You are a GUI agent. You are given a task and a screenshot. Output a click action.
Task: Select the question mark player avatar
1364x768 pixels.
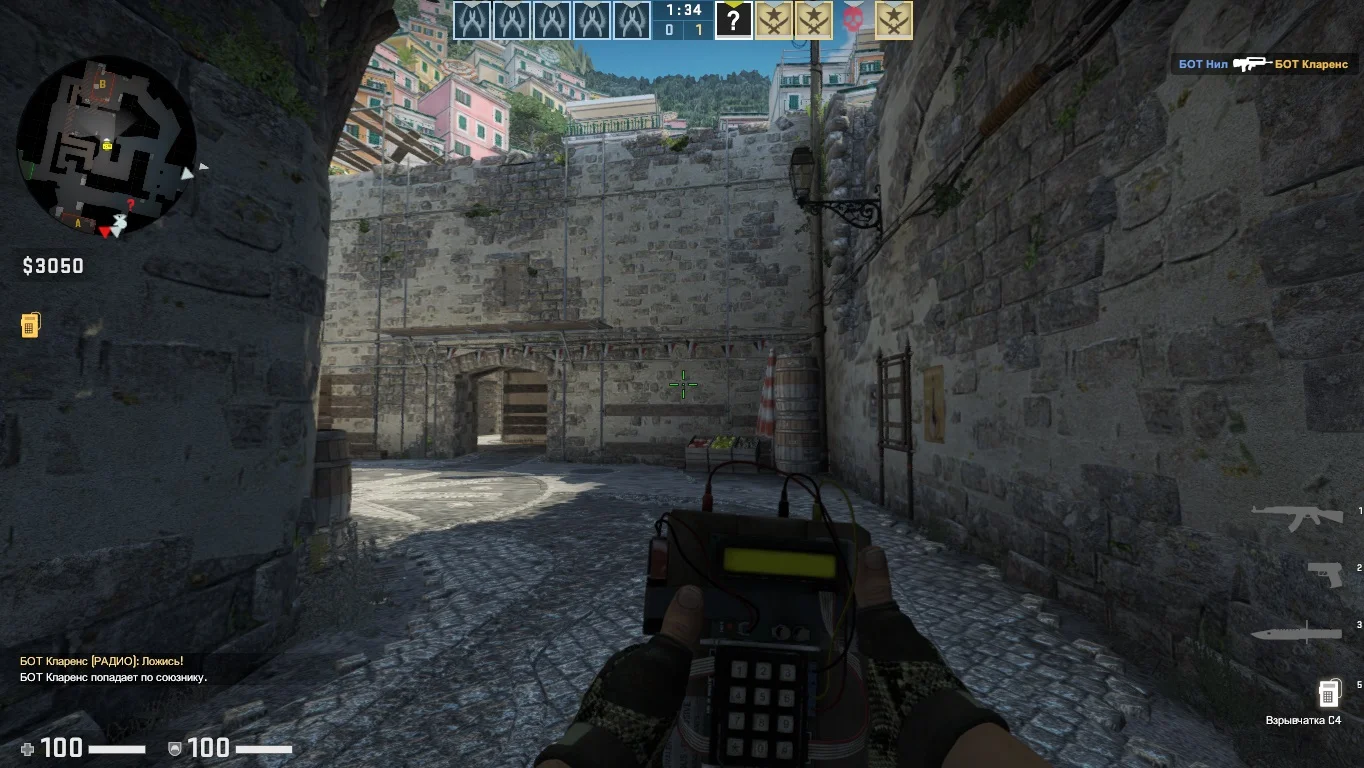pos(733,20)
